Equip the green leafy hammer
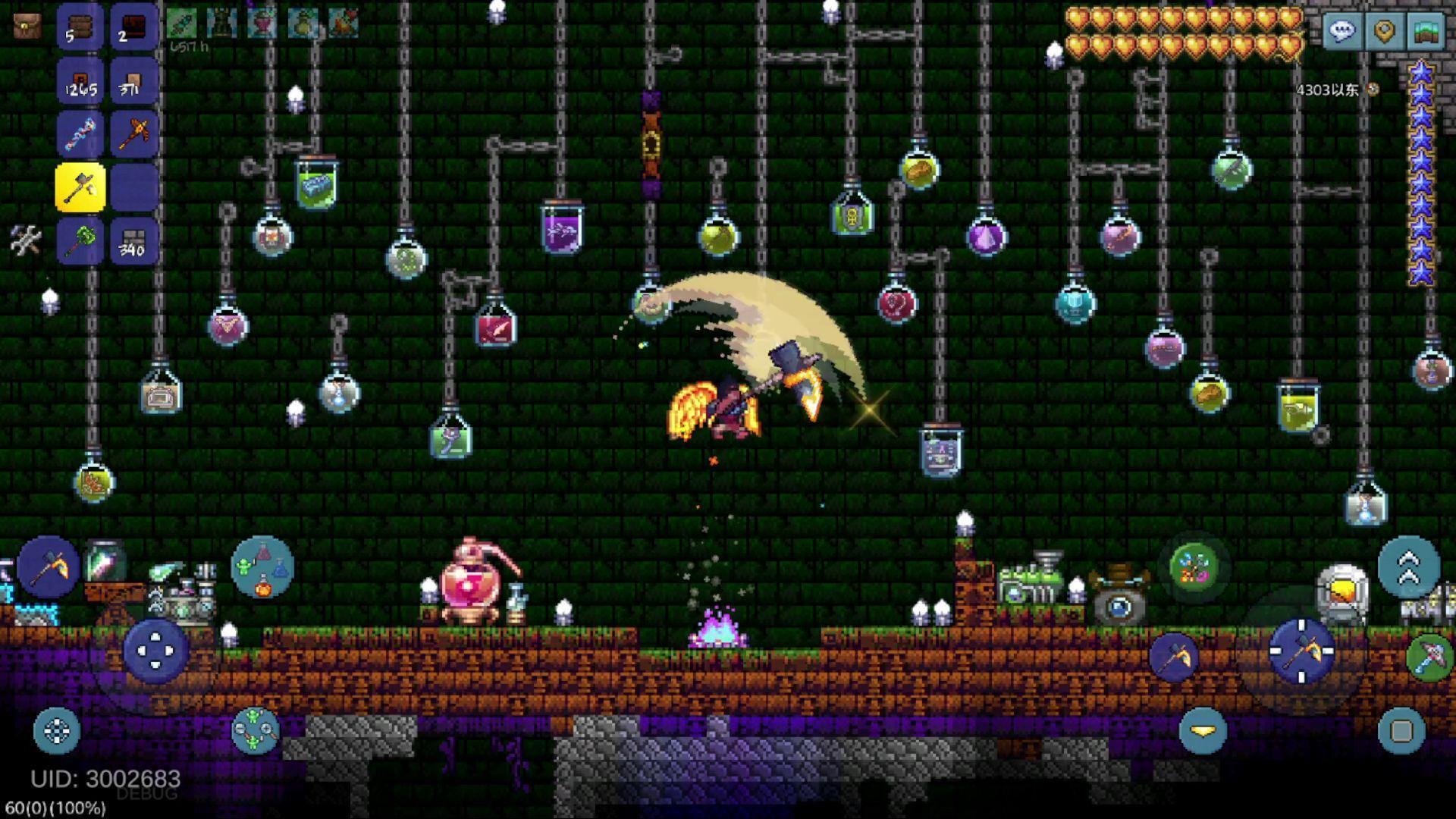This screenshot has height=819, width=1456. [x=80, y=241]
